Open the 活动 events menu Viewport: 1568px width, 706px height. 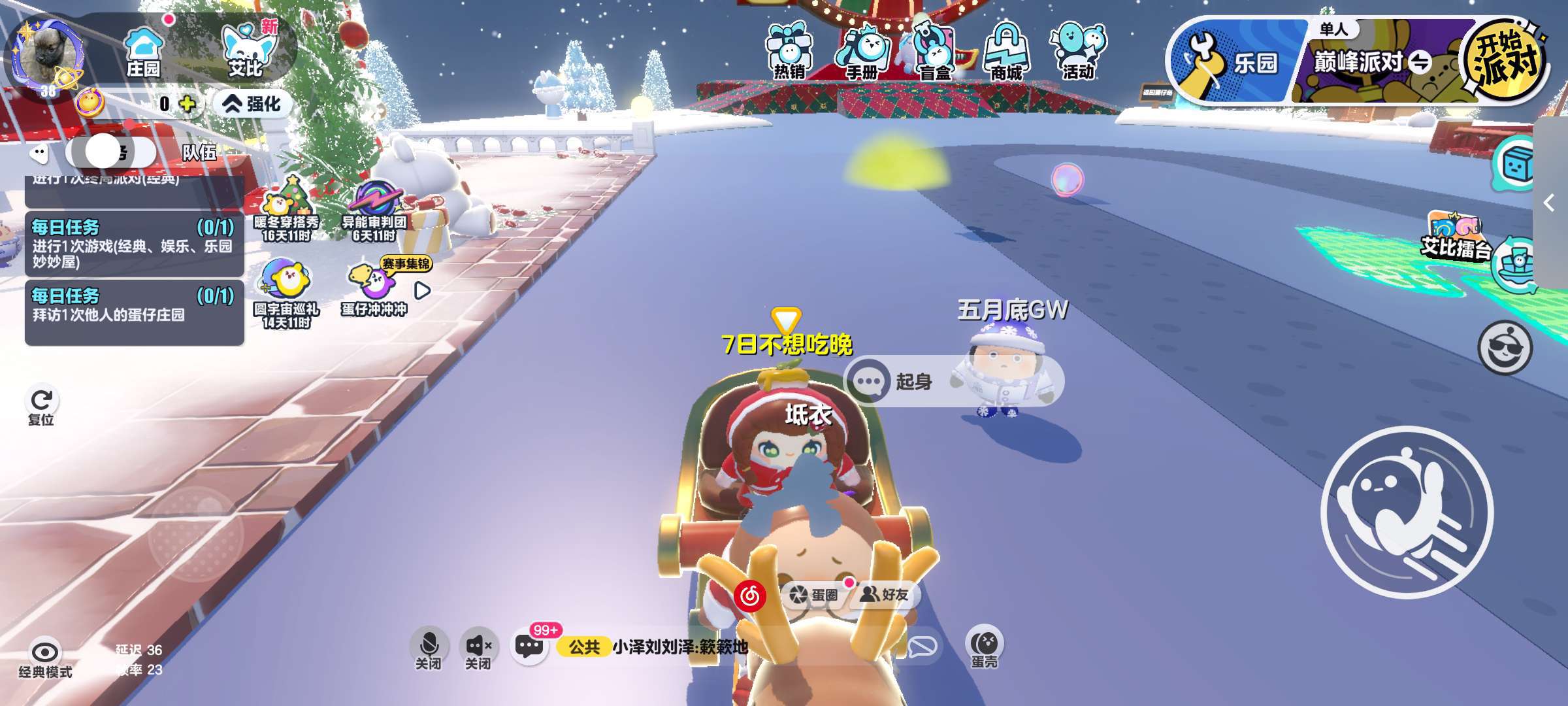pos(1078,52)
